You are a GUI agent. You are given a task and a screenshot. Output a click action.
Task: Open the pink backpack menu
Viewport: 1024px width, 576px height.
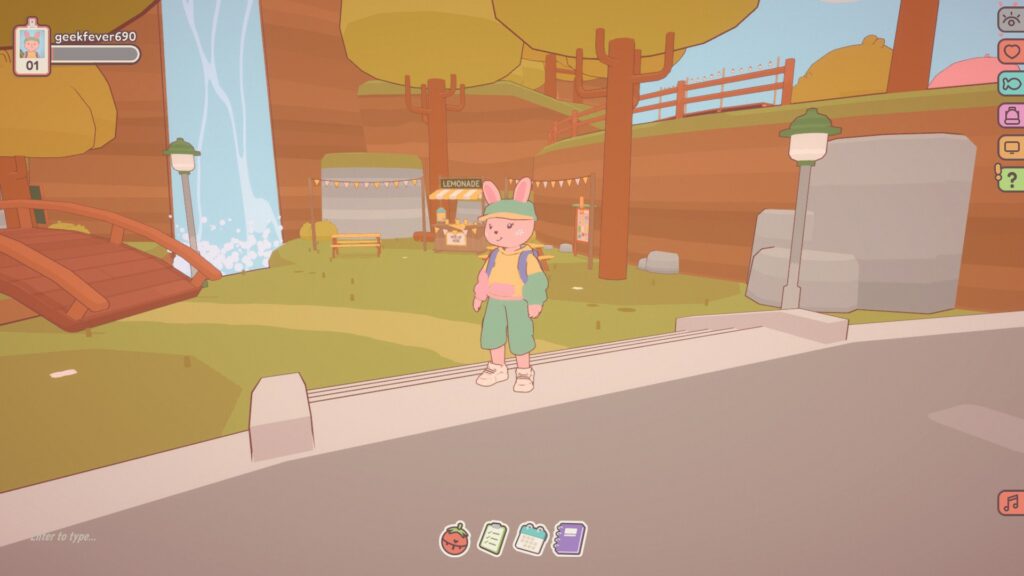pos(1011,115)
